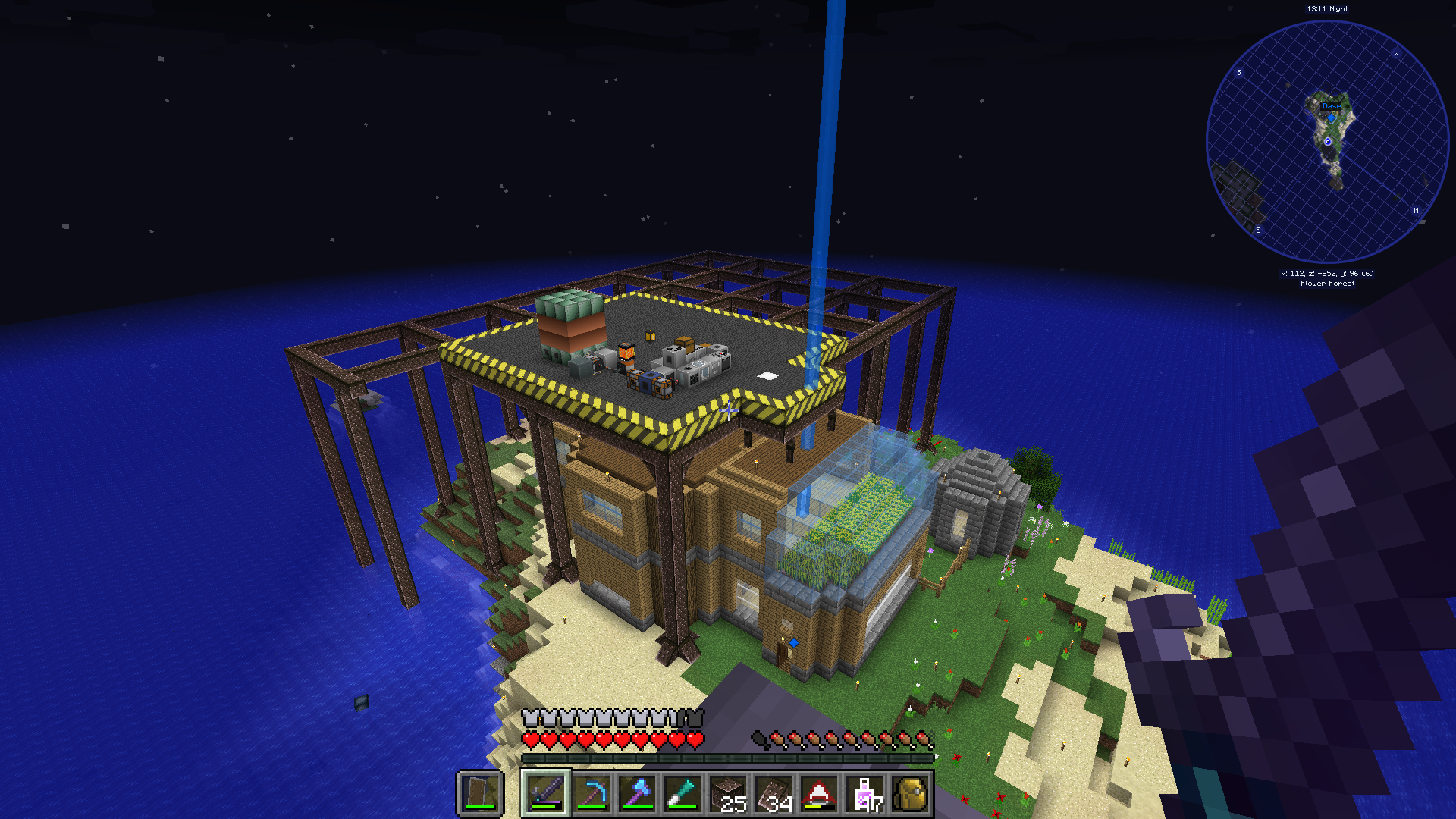Select the block stack of 25
Viewport: 1456px width, 819px height.
click(x=728, y=794)
